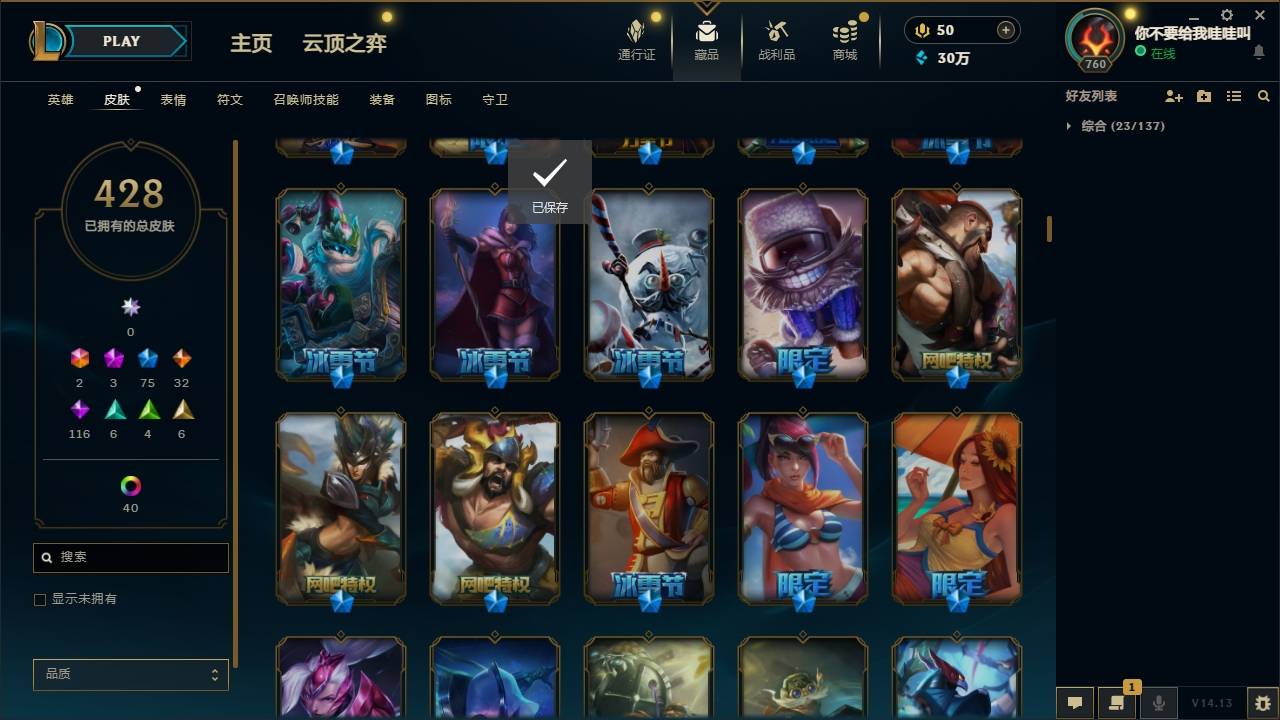Click the PLAY button

[120, 41]
